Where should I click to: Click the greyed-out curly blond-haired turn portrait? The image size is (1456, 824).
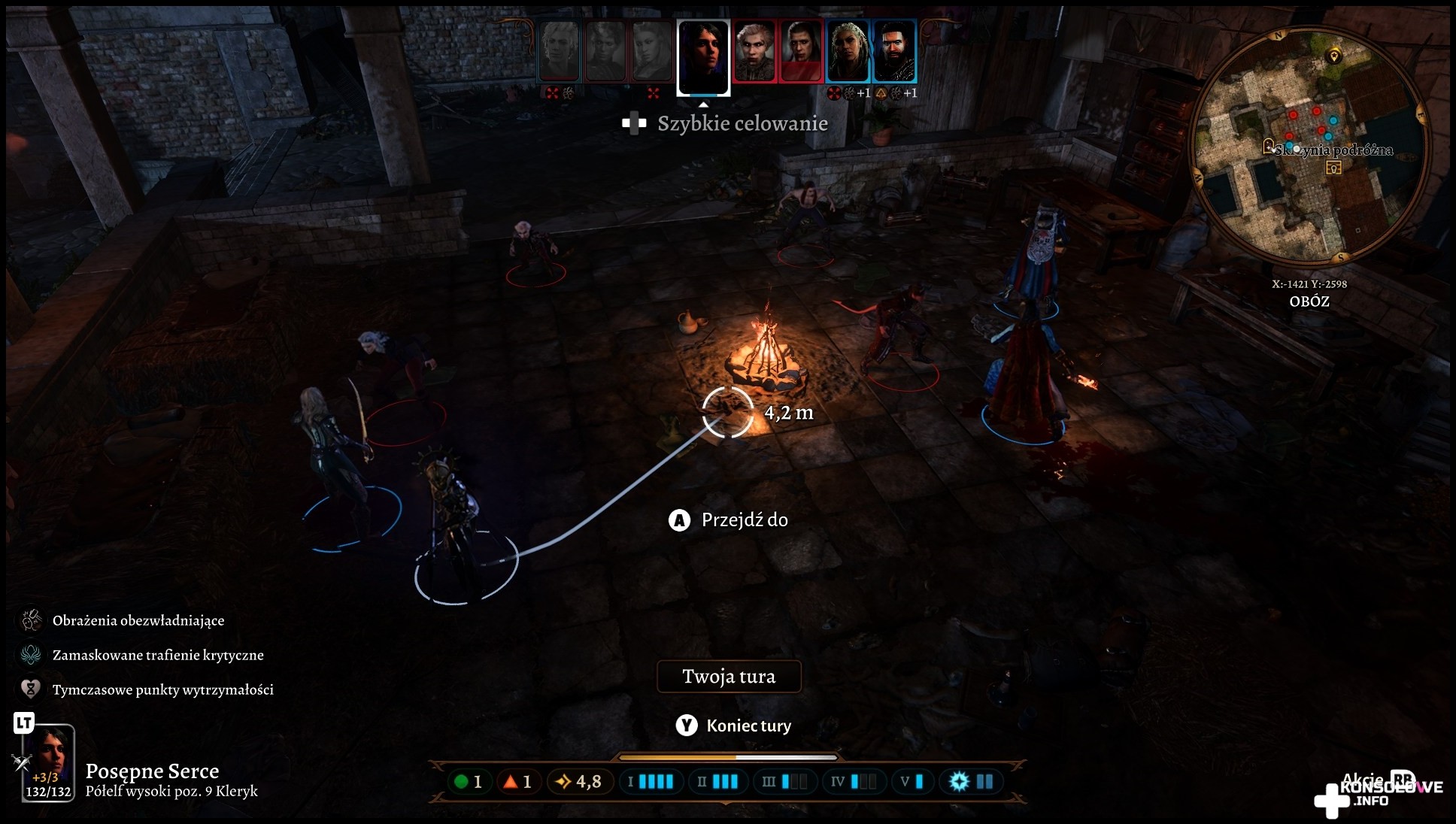[560, 51]
